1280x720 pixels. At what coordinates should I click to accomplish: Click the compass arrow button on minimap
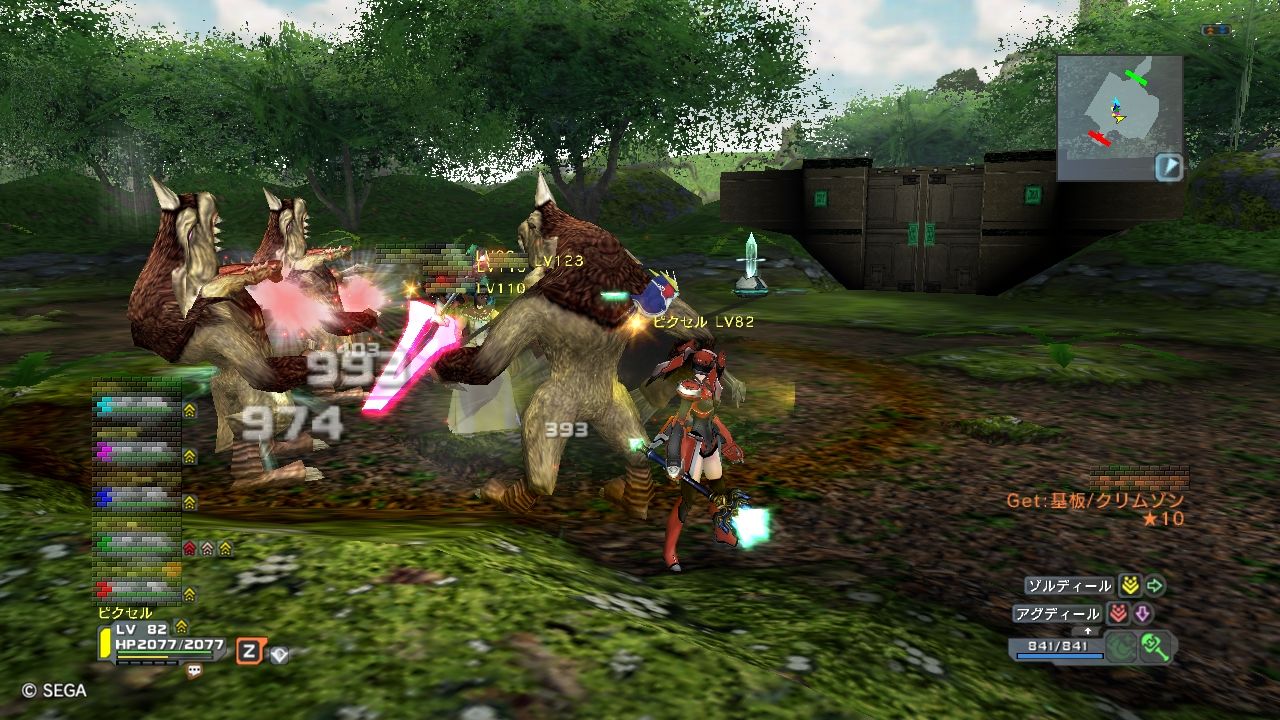1169,167
